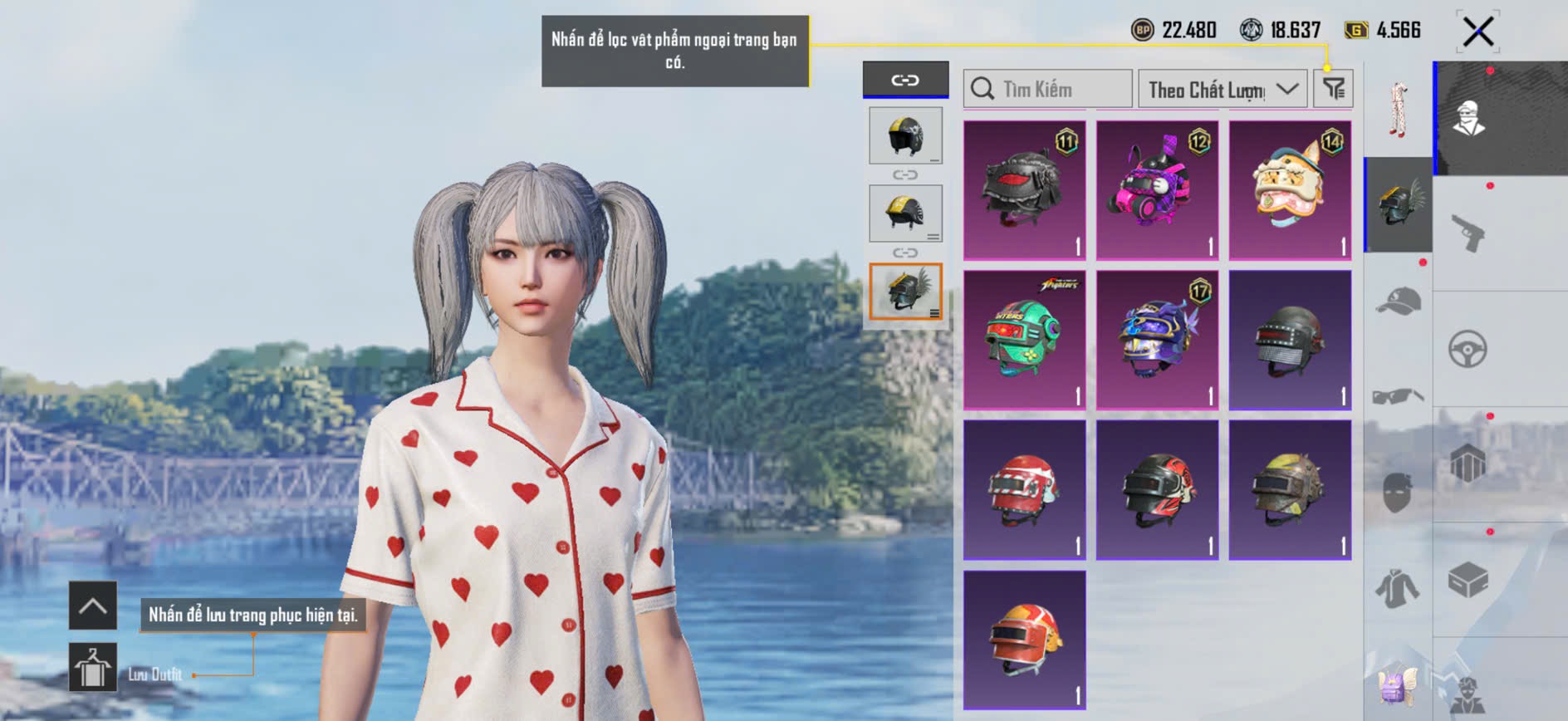The height and width of the screenshot is (721, 1568).
Task: Open the Theo Chất Lượng sort dropdown
Action: point(1222,89)
